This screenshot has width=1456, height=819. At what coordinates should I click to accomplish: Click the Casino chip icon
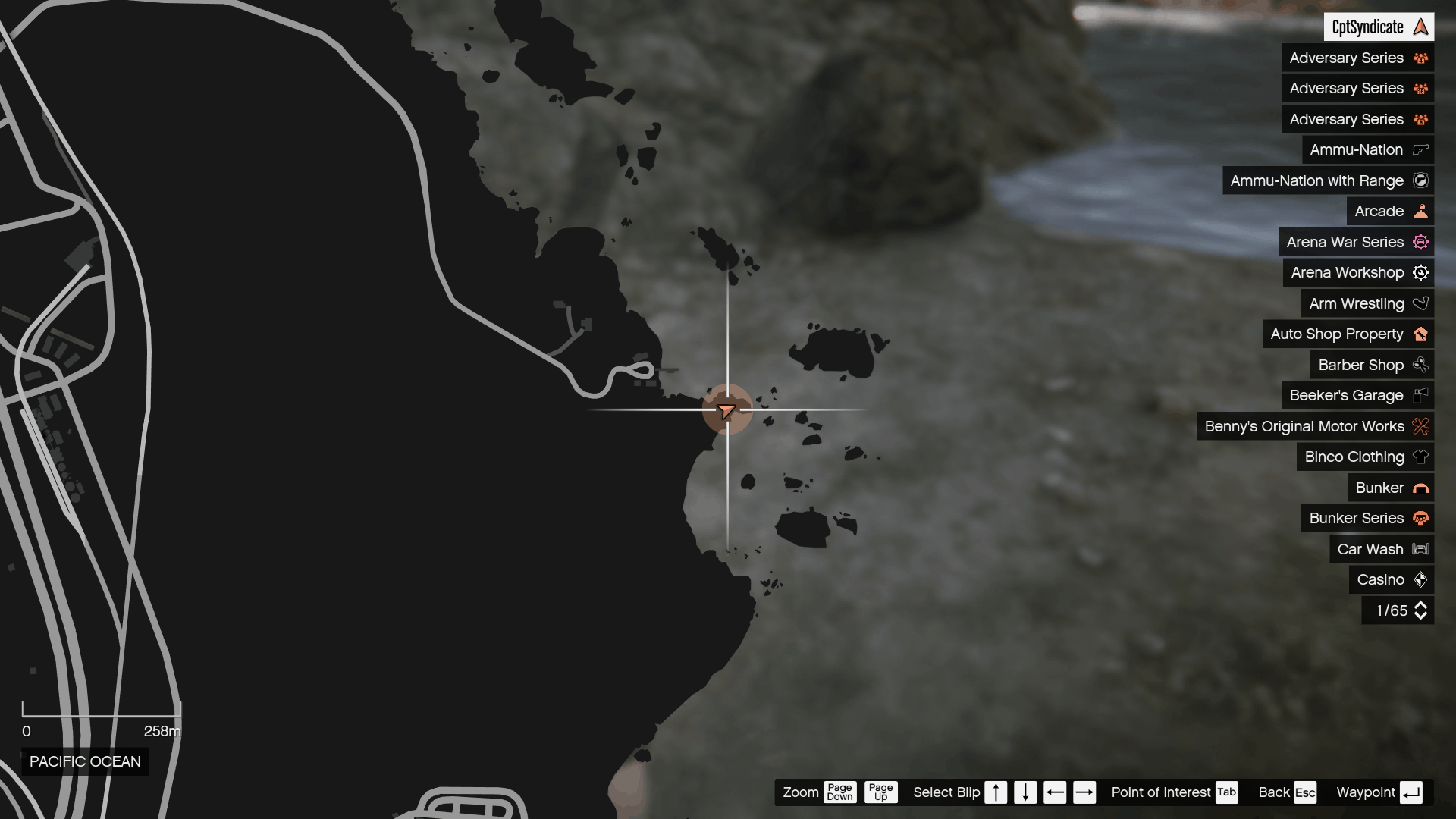[1421, 579]
